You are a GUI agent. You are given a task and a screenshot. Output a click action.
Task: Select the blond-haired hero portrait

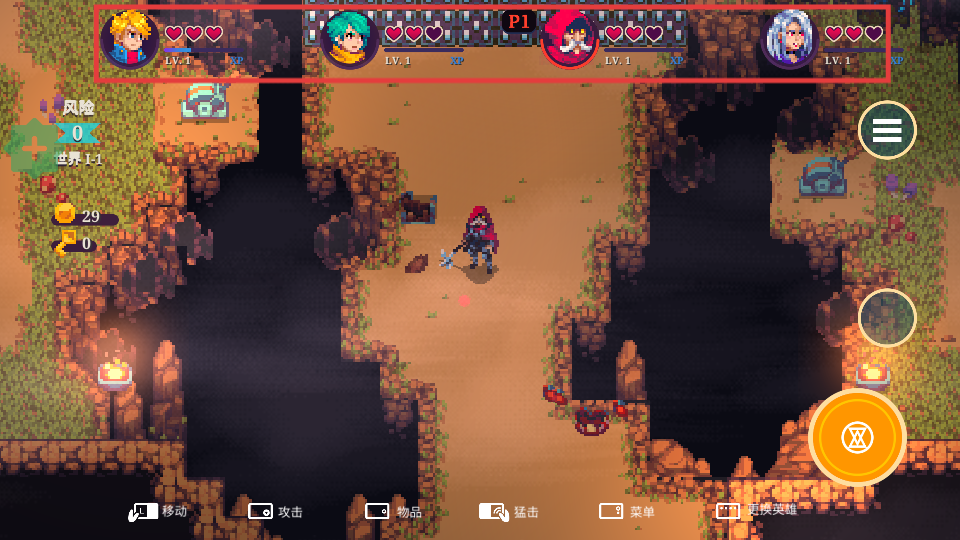click(130, 40)
